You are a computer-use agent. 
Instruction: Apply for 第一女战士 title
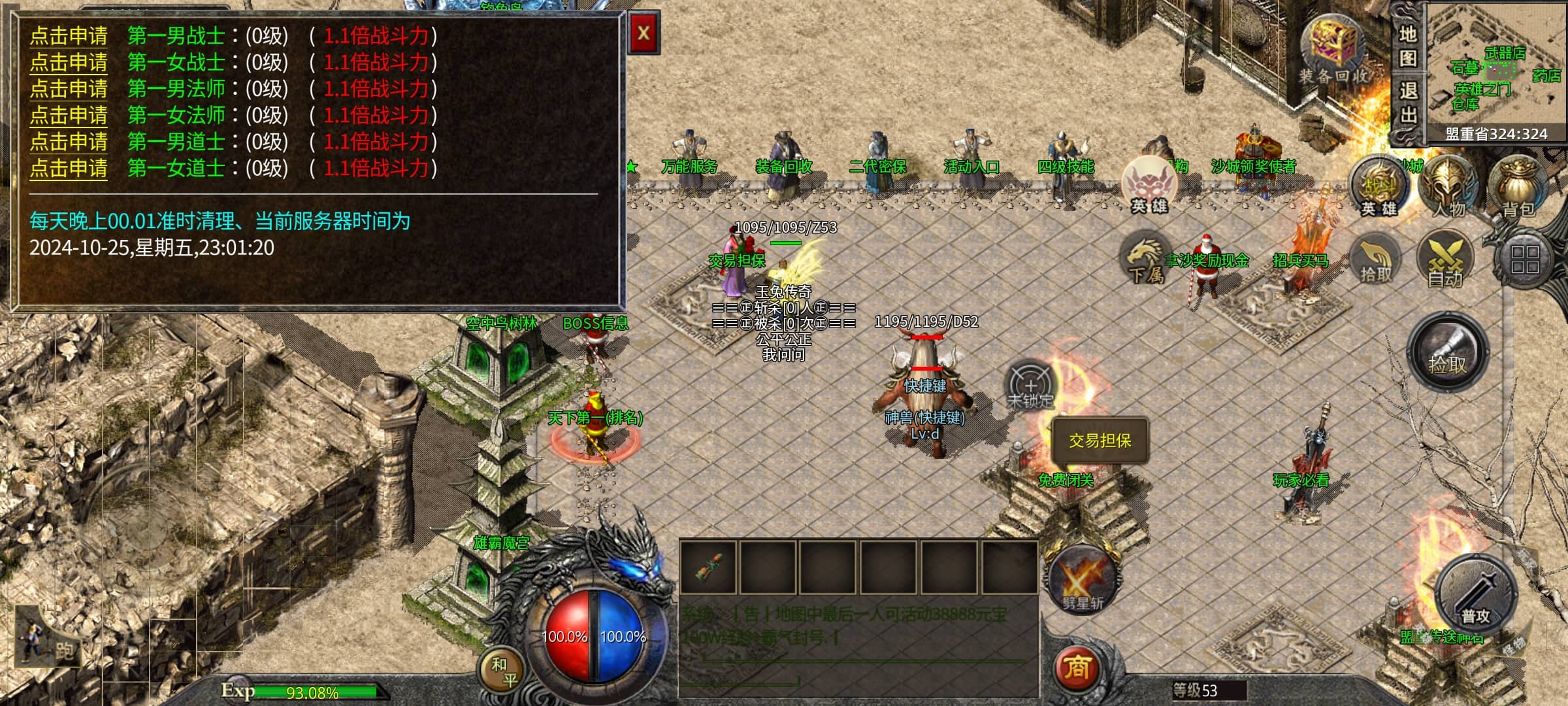[x=69, y=63]
